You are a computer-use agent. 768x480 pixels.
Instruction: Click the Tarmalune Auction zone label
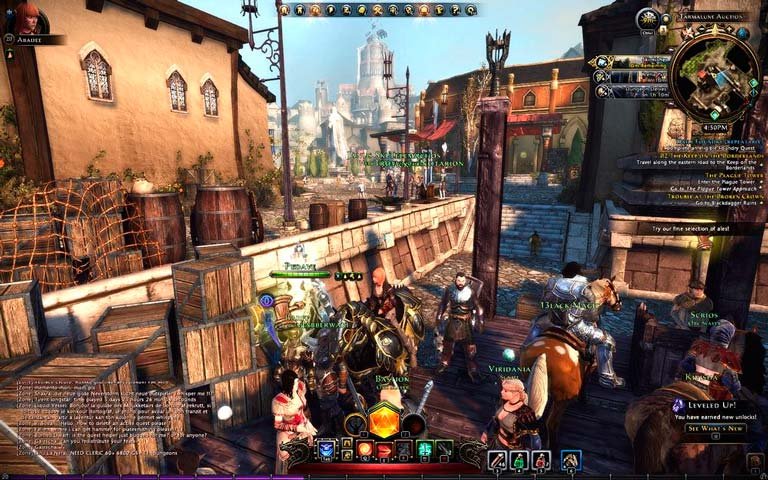pos(712,17)
